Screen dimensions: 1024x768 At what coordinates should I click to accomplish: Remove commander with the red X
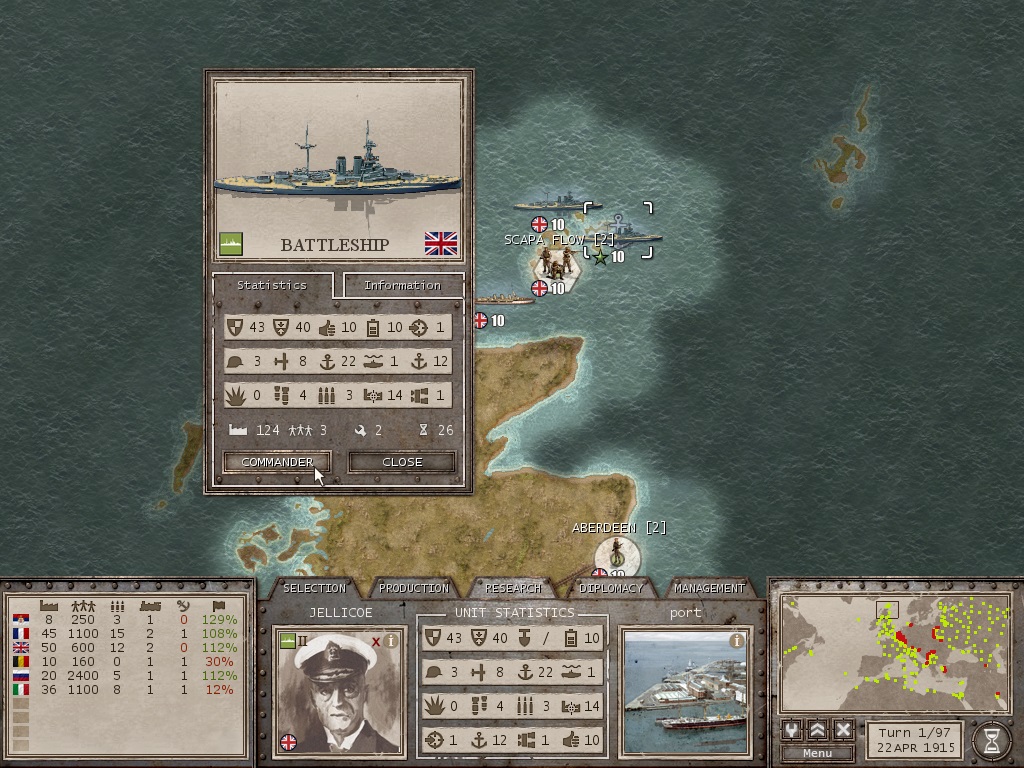[376, 641]
